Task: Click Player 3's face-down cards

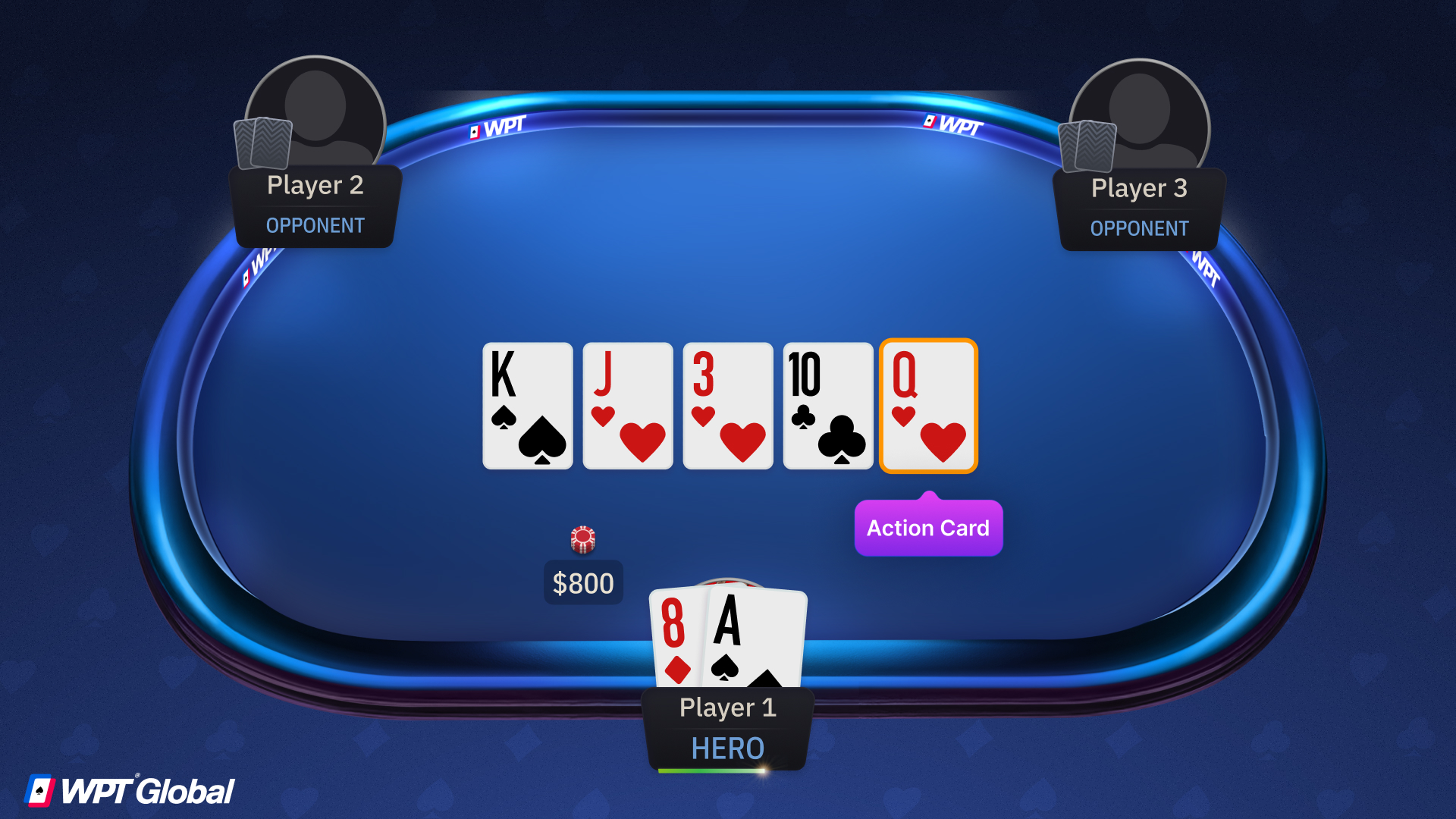Action: [1087, 144]
